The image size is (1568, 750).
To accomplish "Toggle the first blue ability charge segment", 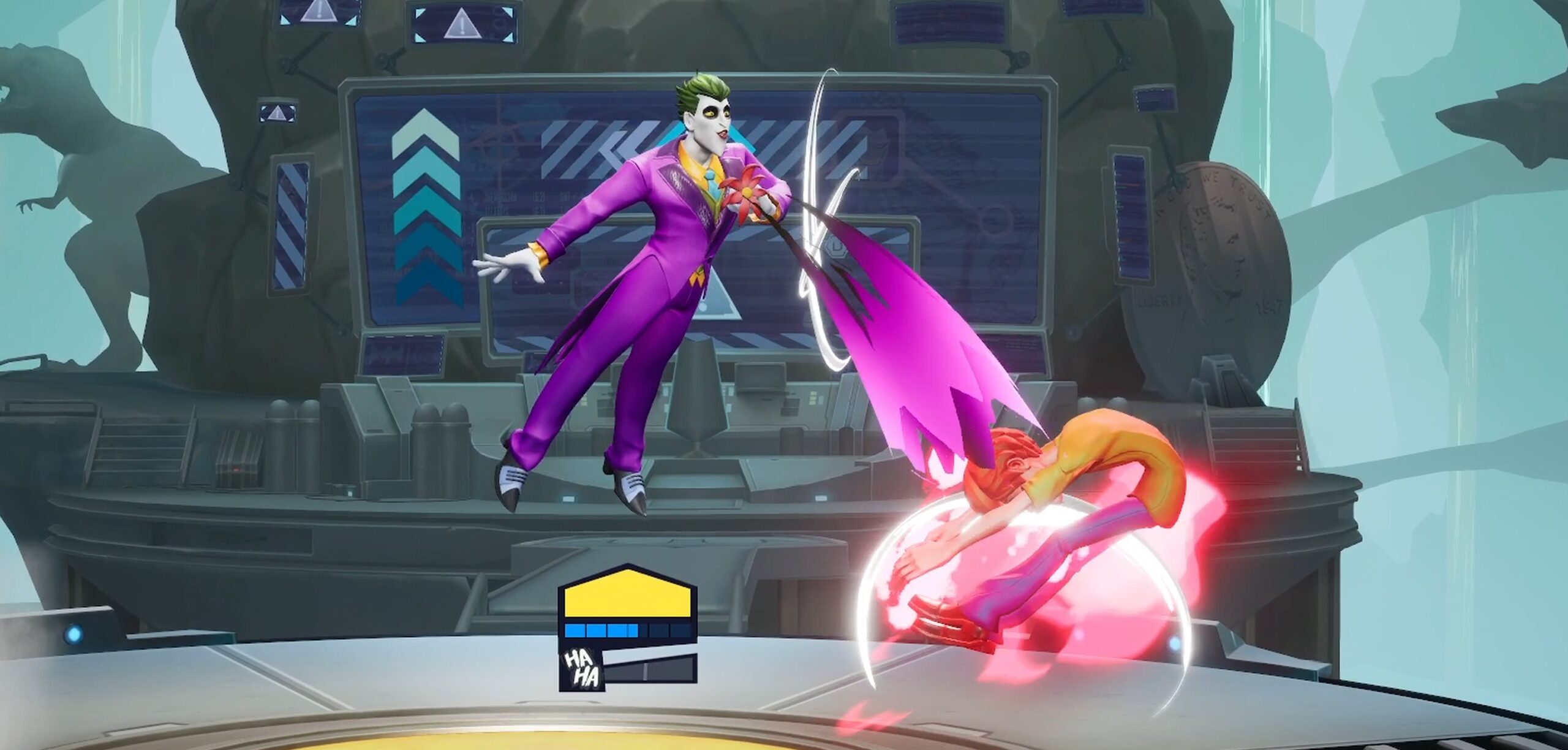I will tap(575, 629).
